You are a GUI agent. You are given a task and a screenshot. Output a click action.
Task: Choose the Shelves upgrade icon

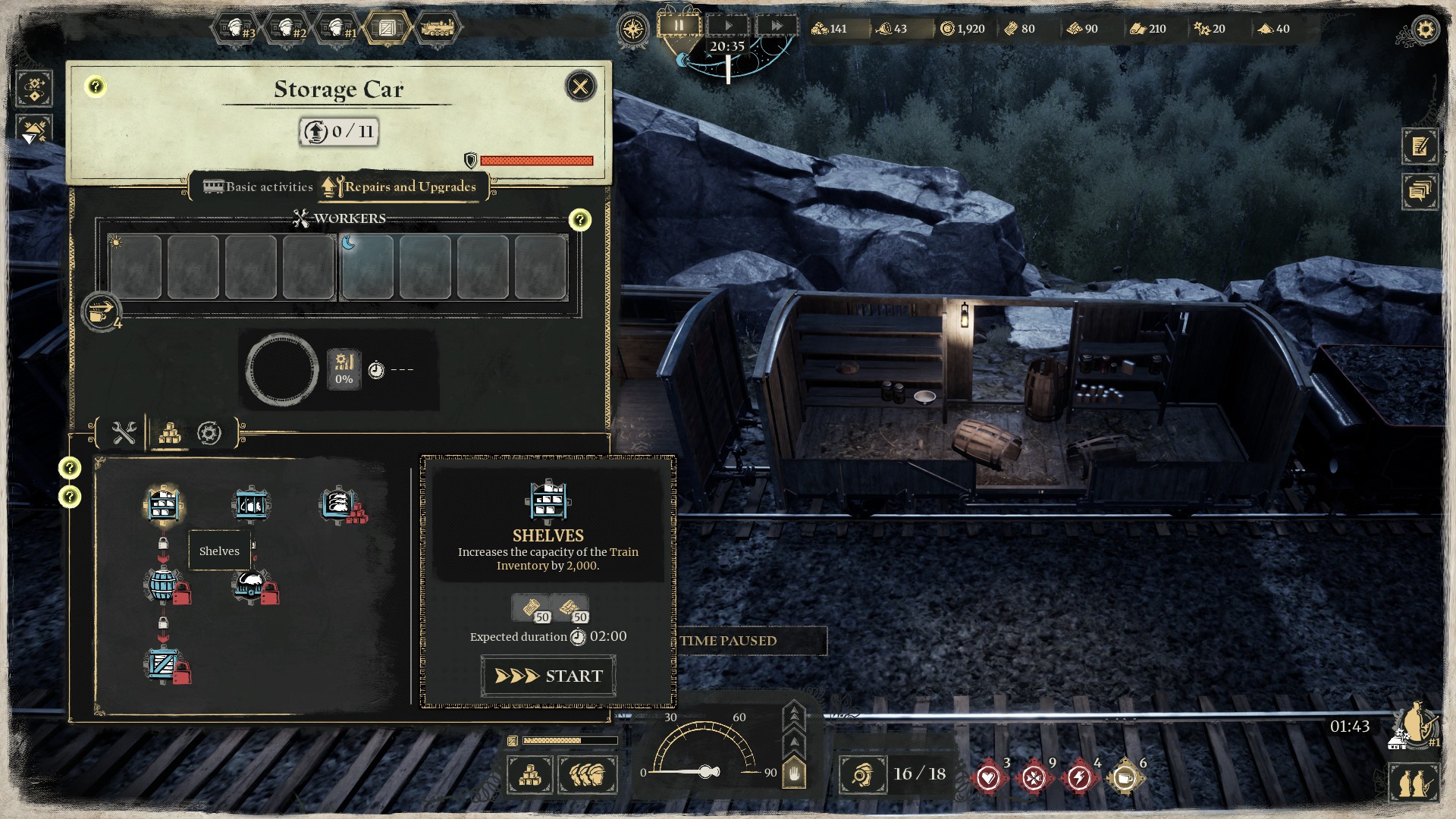[x=163, y=504]
